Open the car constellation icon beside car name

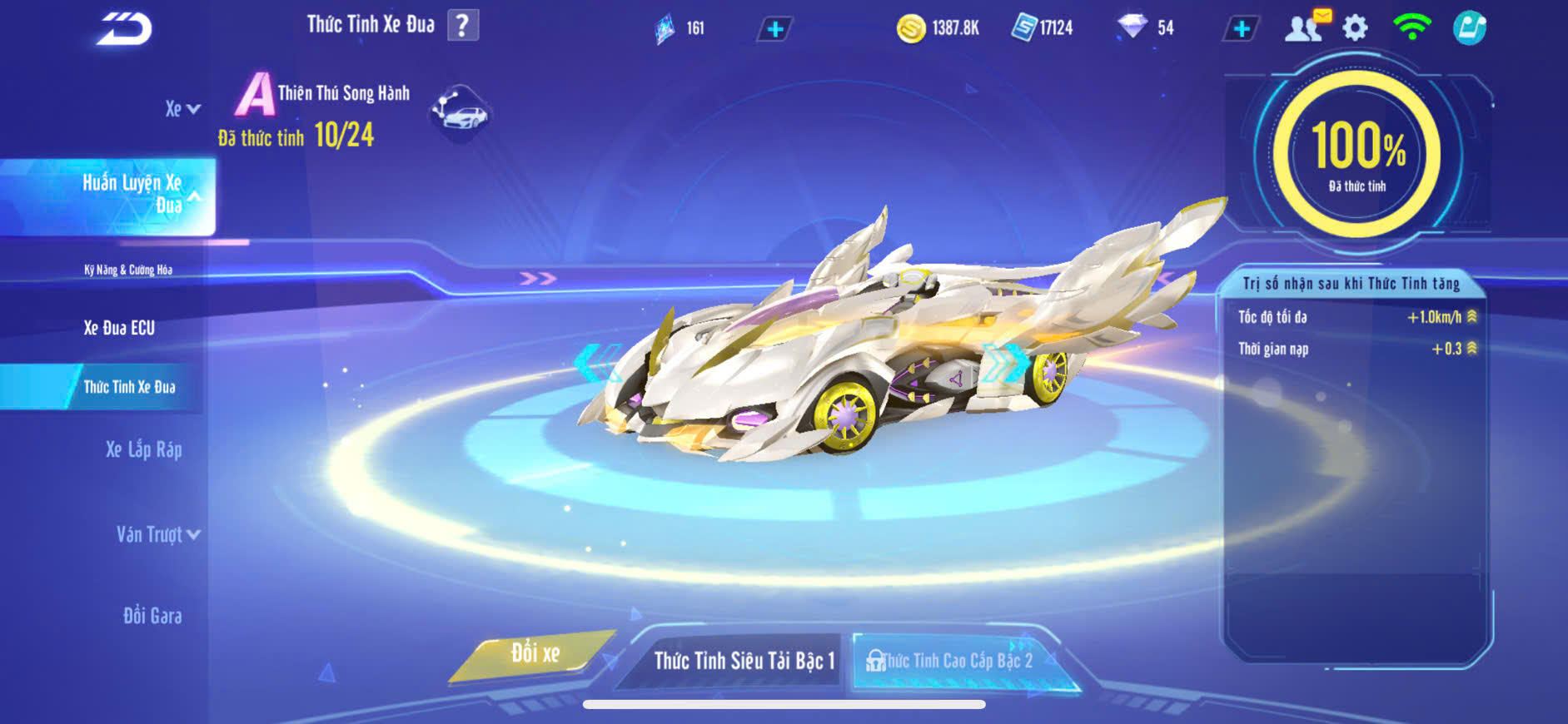coord(460,113)
